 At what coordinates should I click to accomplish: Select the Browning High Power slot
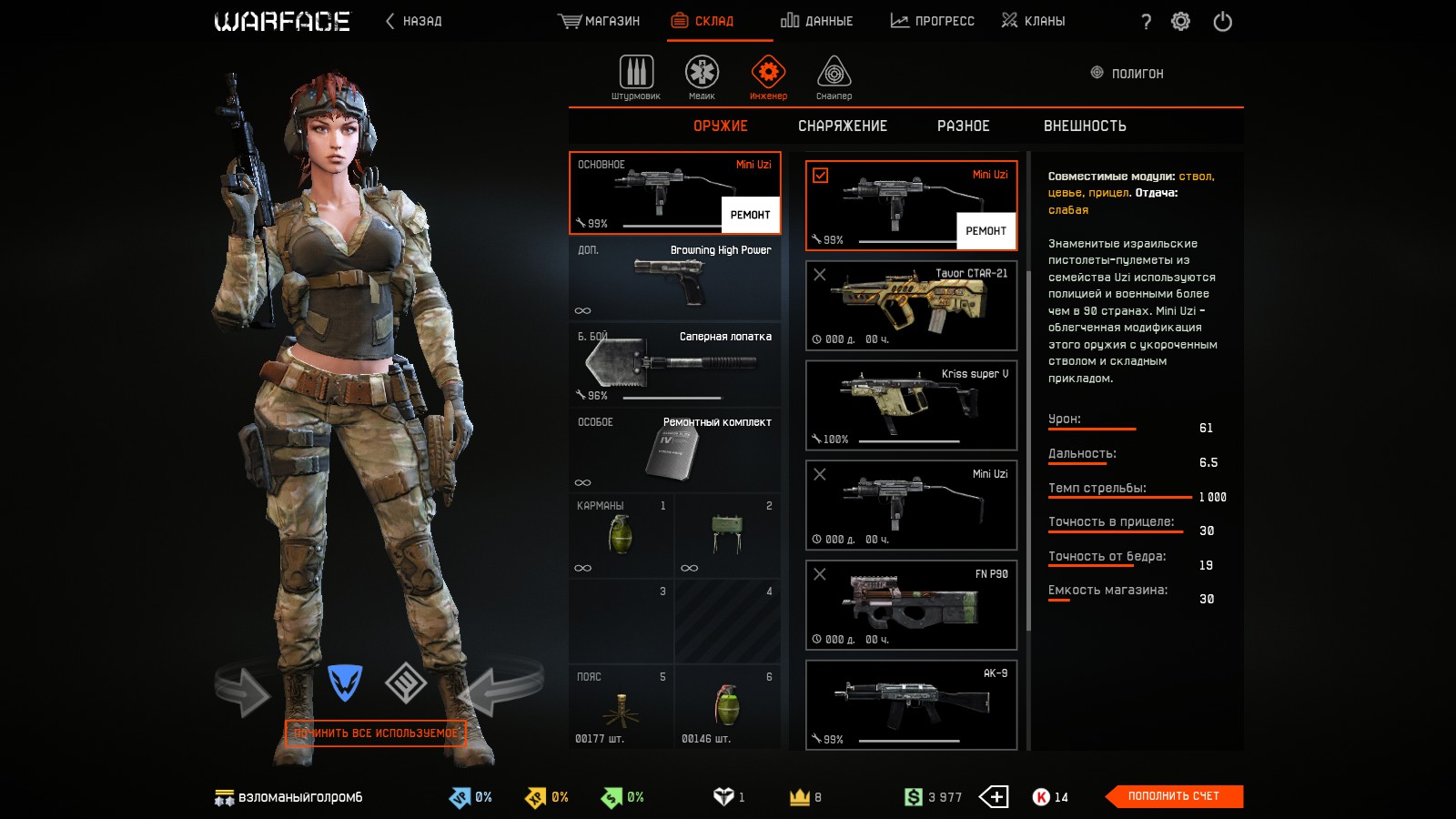click(x=674, y=278)
